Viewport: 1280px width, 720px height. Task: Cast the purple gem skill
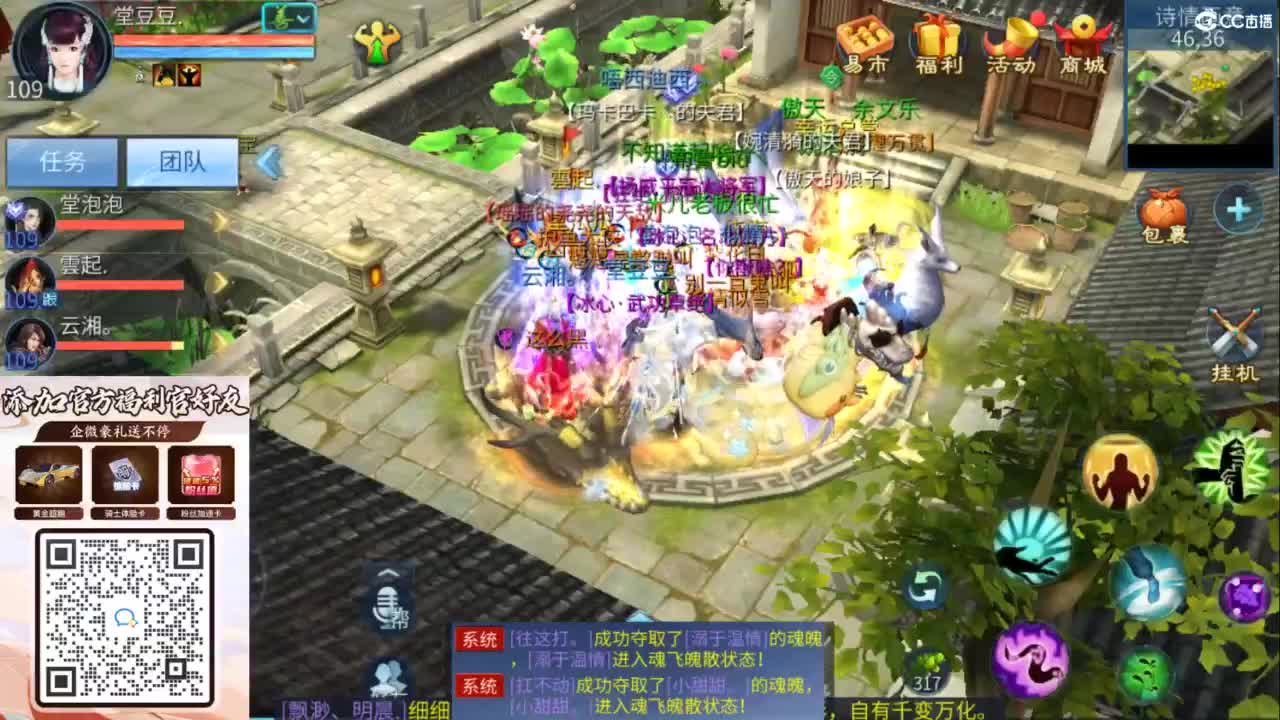click(x=1242, y=596)
